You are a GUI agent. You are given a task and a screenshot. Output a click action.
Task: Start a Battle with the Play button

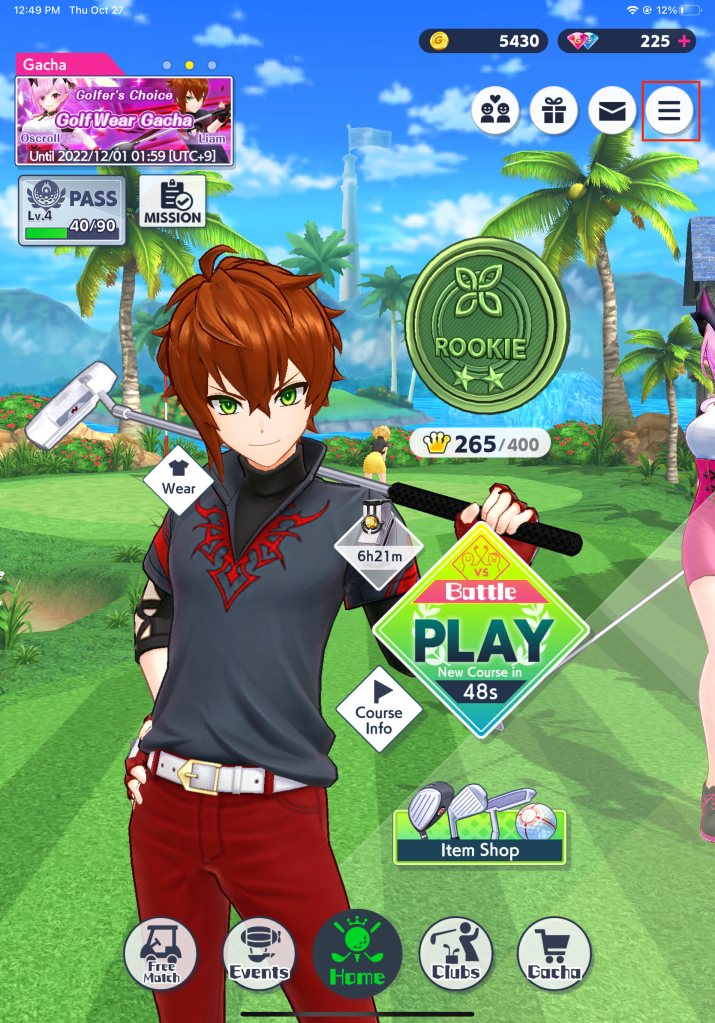[483, 632]
